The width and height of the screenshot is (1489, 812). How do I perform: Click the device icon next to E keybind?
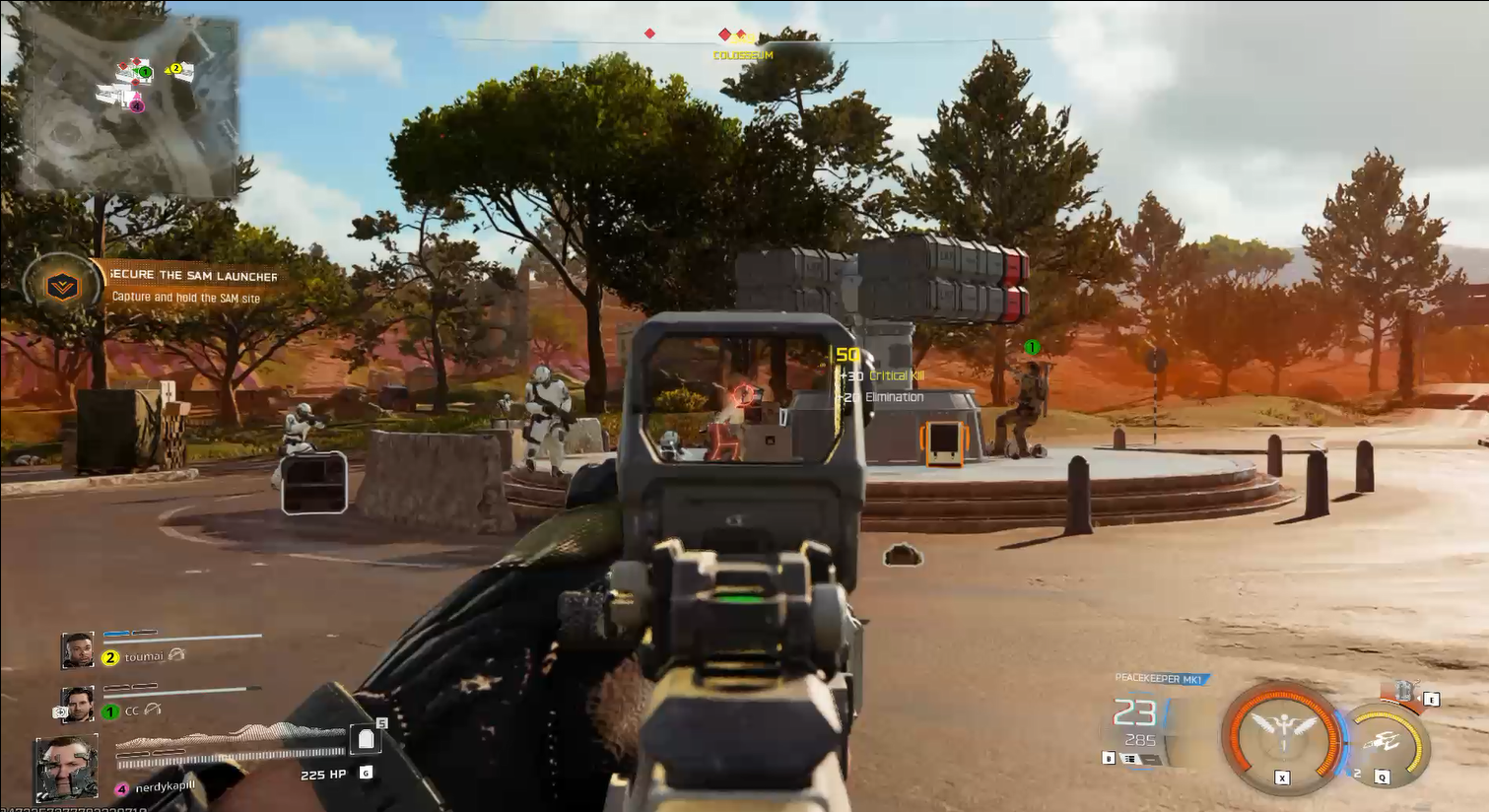point(1403,689)
